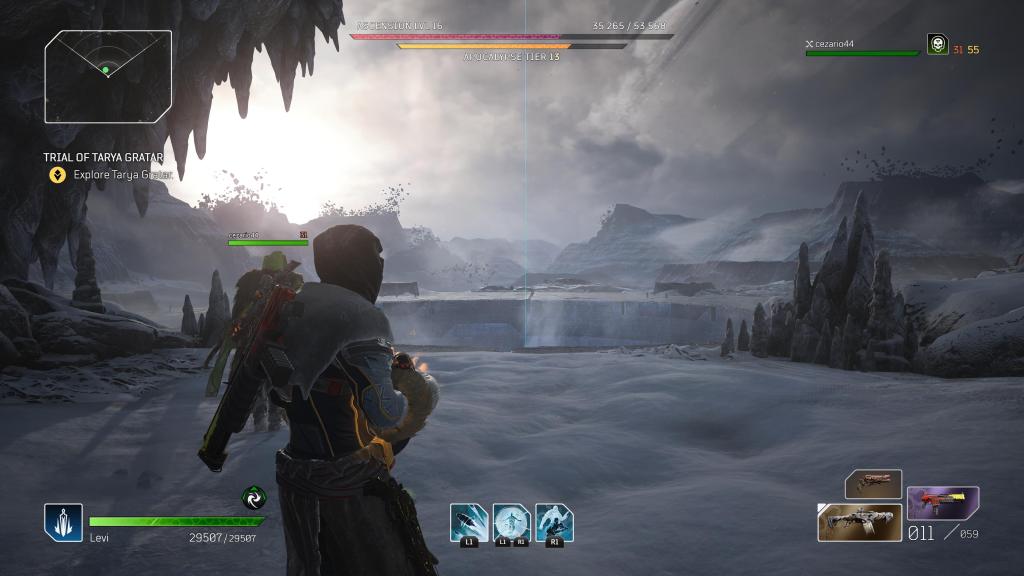Select the equipped primary rifle slot

point(860,522)
